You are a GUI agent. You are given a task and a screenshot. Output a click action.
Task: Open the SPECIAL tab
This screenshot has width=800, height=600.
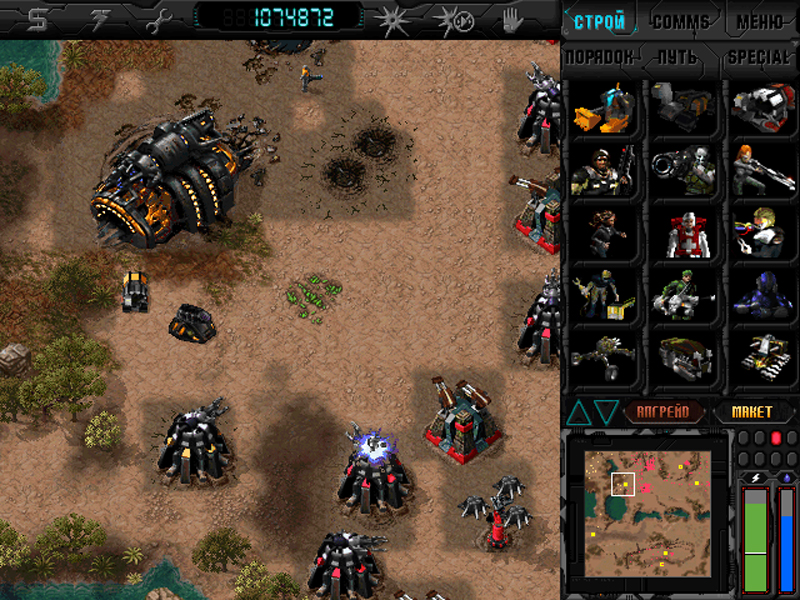[x=758, y=57]
